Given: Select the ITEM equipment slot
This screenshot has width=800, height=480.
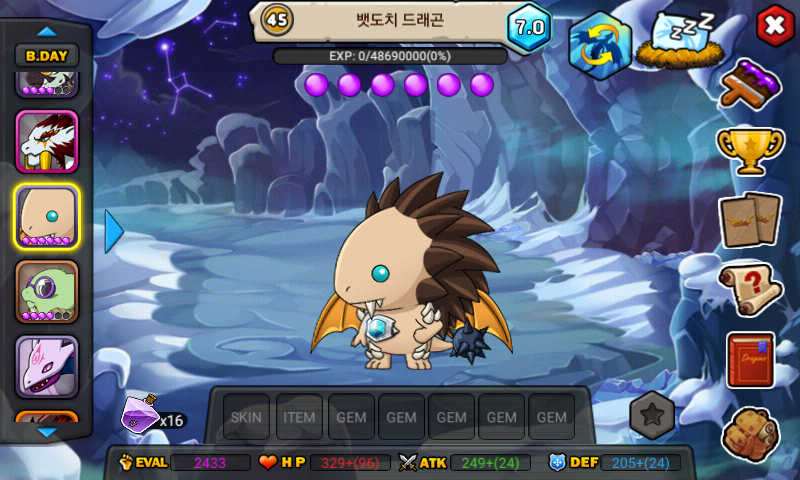Looking at the screenshot, I should tap(299, 417).
